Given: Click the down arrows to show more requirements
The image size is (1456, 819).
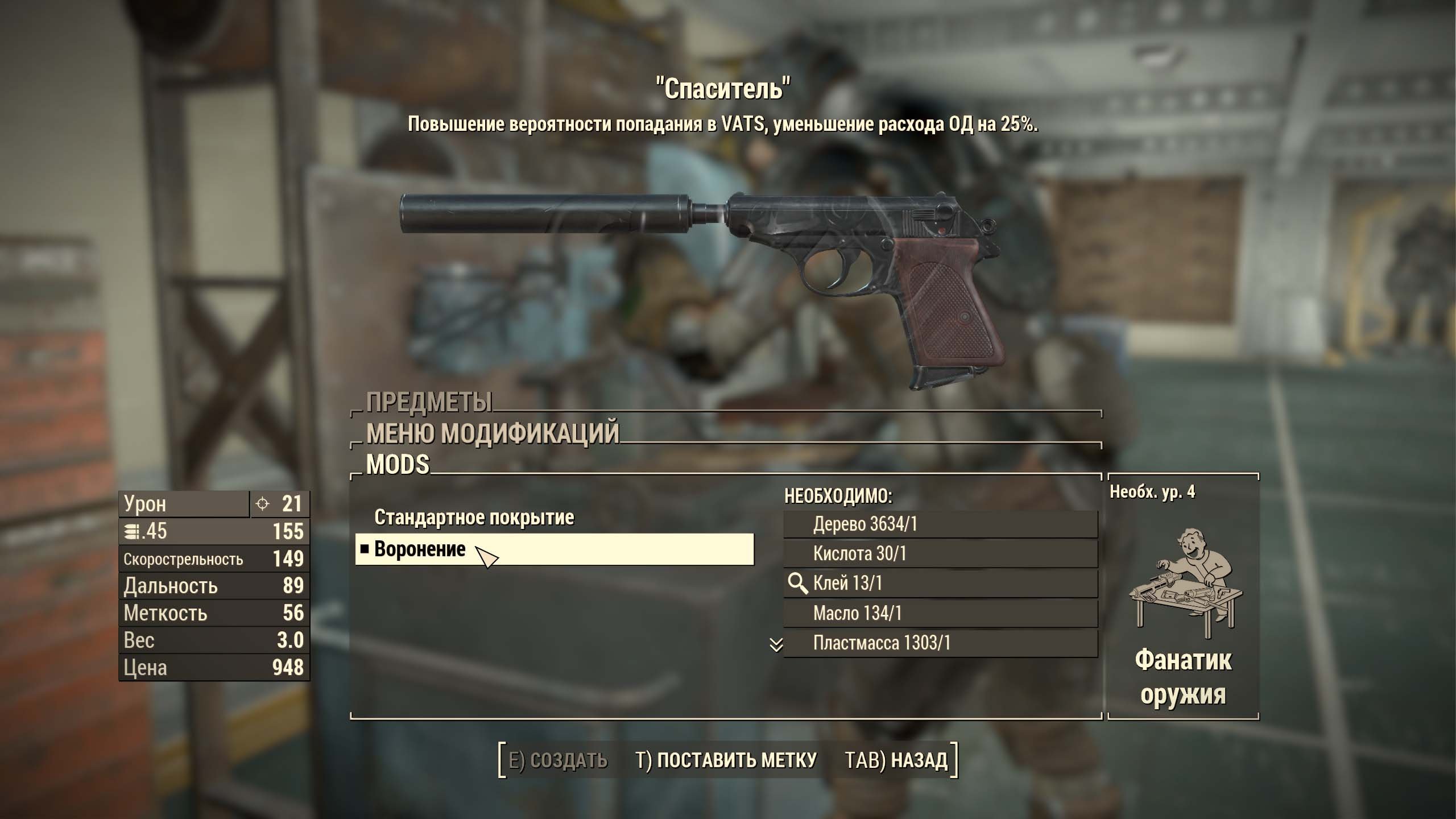Looking at the screenshot, I should coord(776,645).
